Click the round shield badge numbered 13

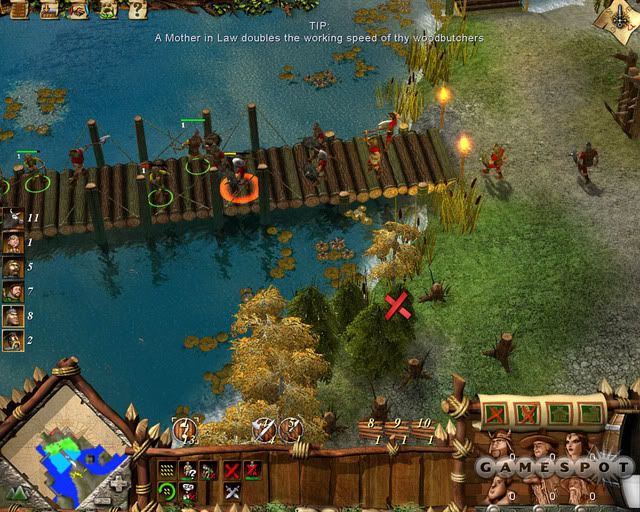click(185, 430)
